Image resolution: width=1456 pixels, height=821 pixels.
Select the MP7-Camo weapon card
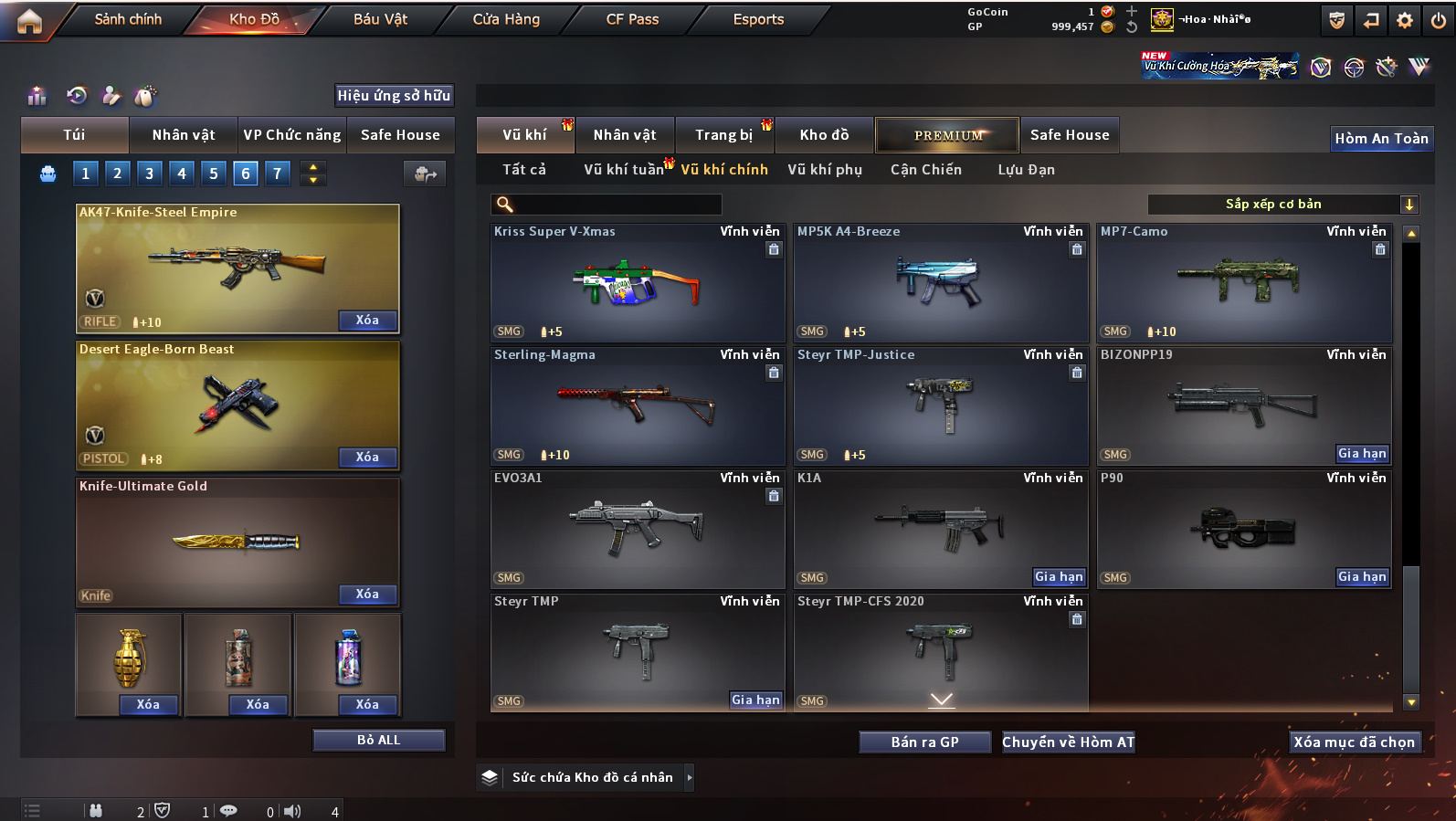(1243, 283)
